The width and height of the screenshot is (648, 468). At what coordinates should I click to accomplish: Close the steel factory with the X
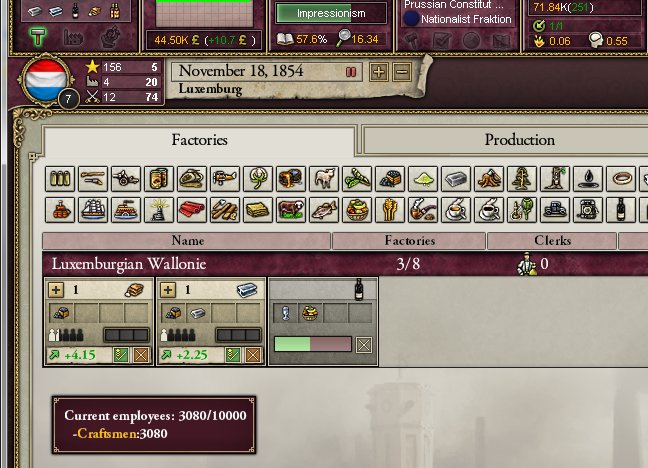point(252,355)
